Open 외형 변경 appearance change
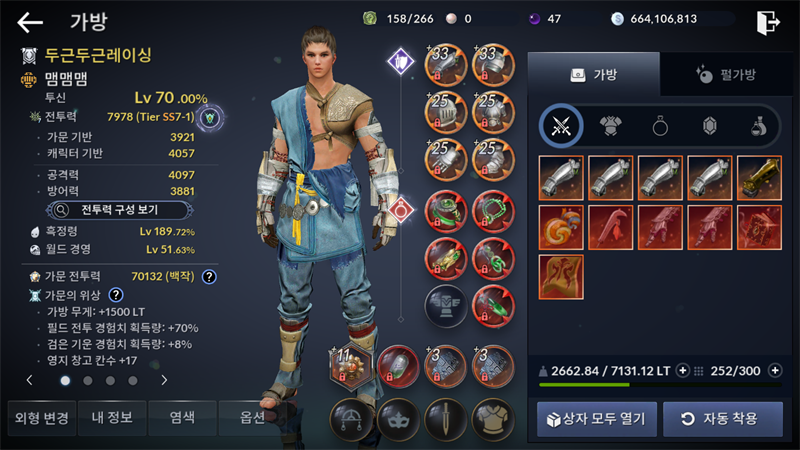This screenshot has width=800, height=450. point(39,417)
